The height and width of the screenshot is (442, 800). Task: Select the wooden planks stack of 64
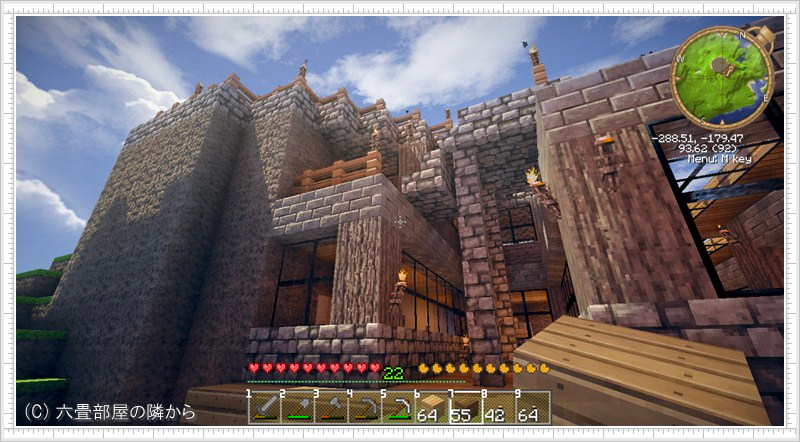[x=431, y=406]
